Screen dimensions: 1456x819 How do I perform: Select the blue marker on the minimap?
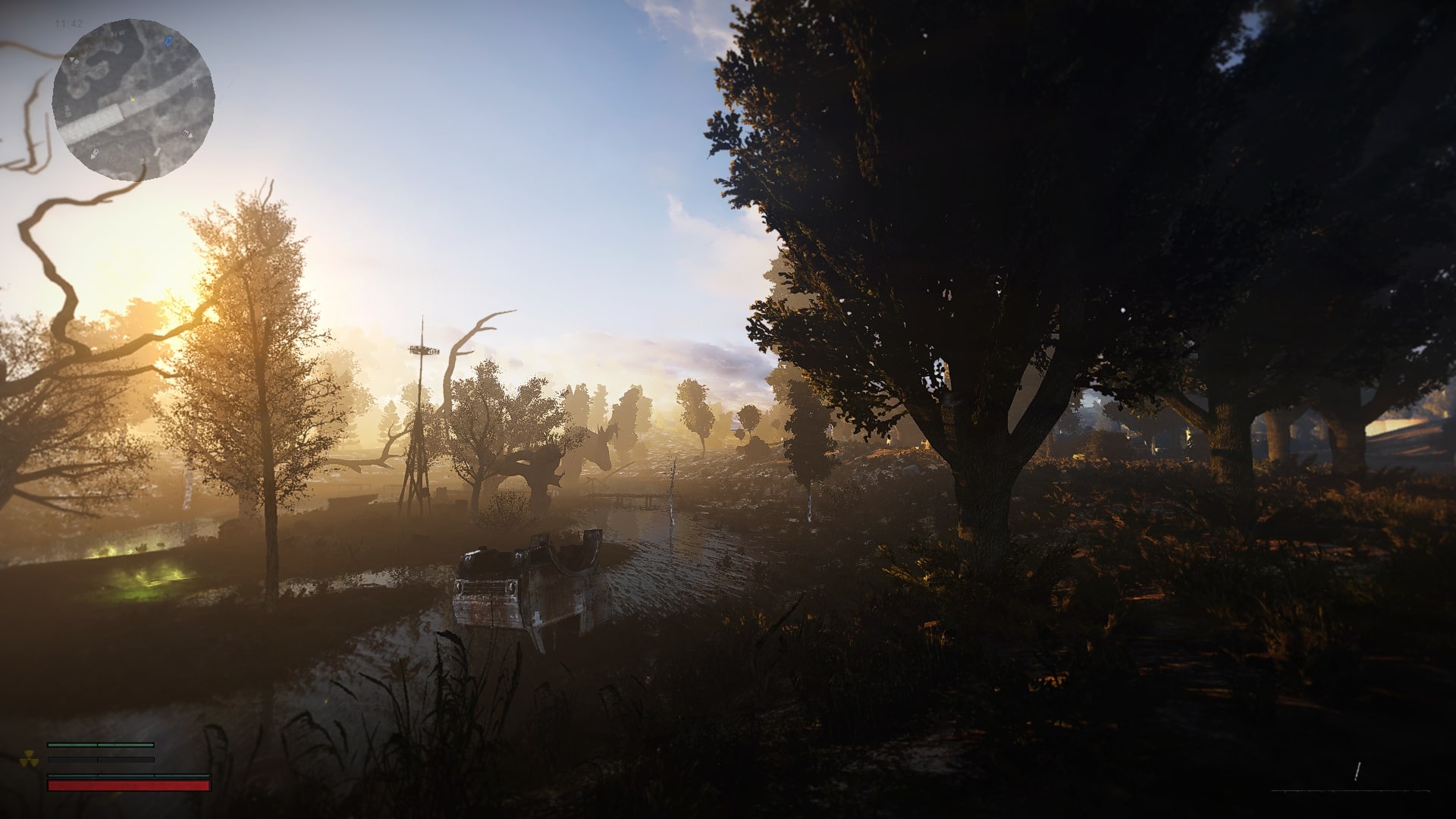click(x=168, y=39)
